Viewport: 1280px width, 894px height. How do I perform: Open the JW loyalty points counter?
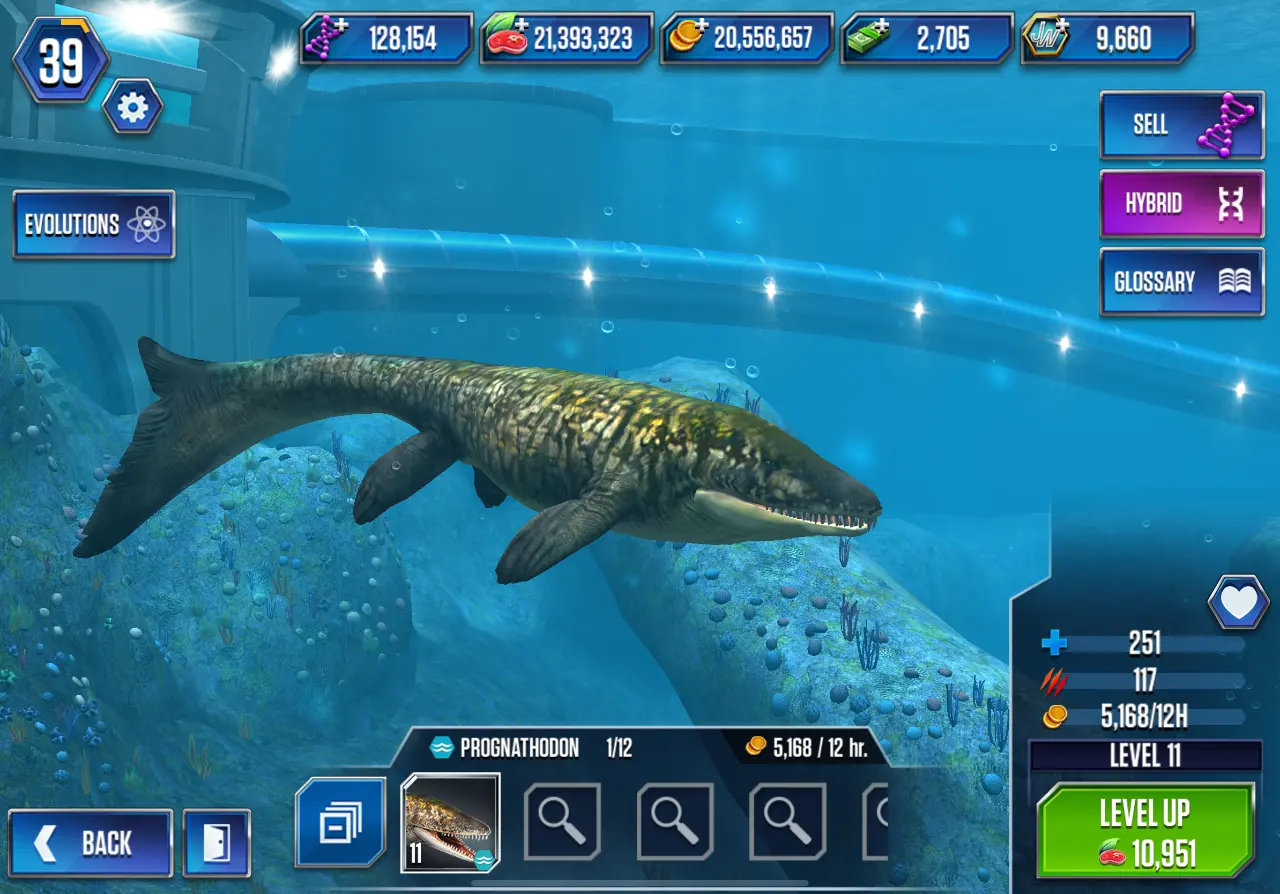click(1106, 38)
